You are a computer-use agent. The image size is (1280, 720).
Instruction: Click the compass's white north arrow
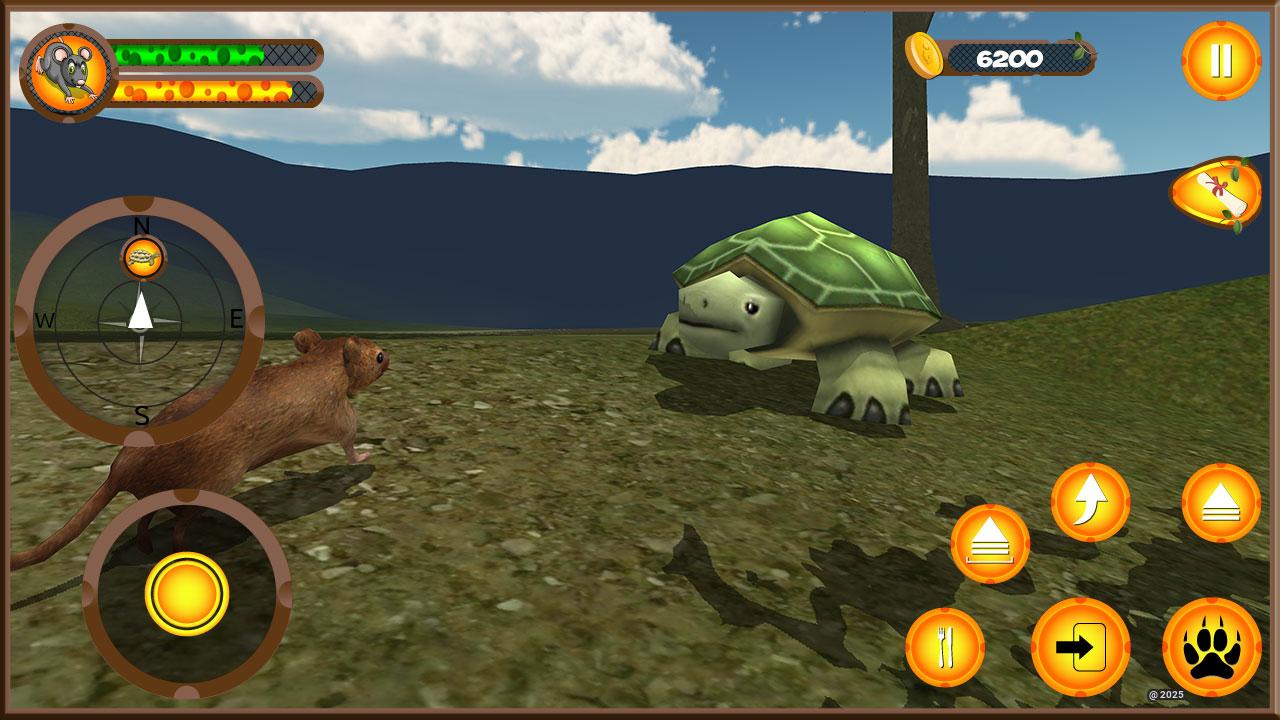pyautogui.click(x=140, y=310)
